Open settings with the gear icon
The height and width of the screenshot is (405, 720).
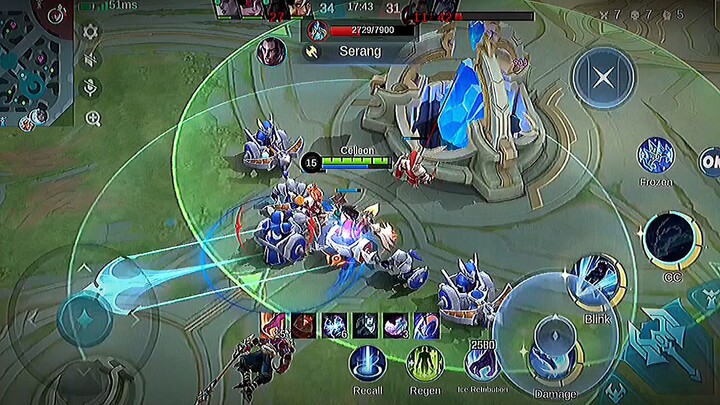pos(91,31)
